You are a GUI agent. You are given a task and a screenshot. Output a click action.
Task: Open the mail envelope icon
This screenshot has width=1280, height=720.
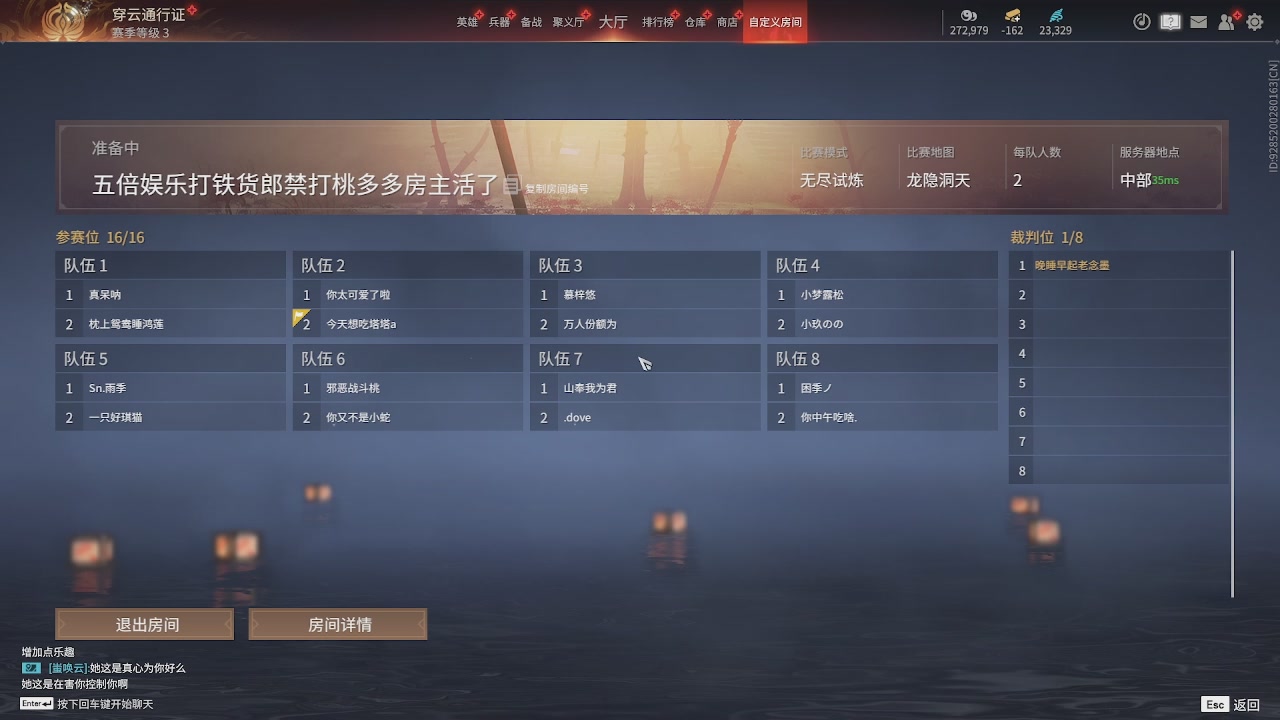tap(1199, 21)
